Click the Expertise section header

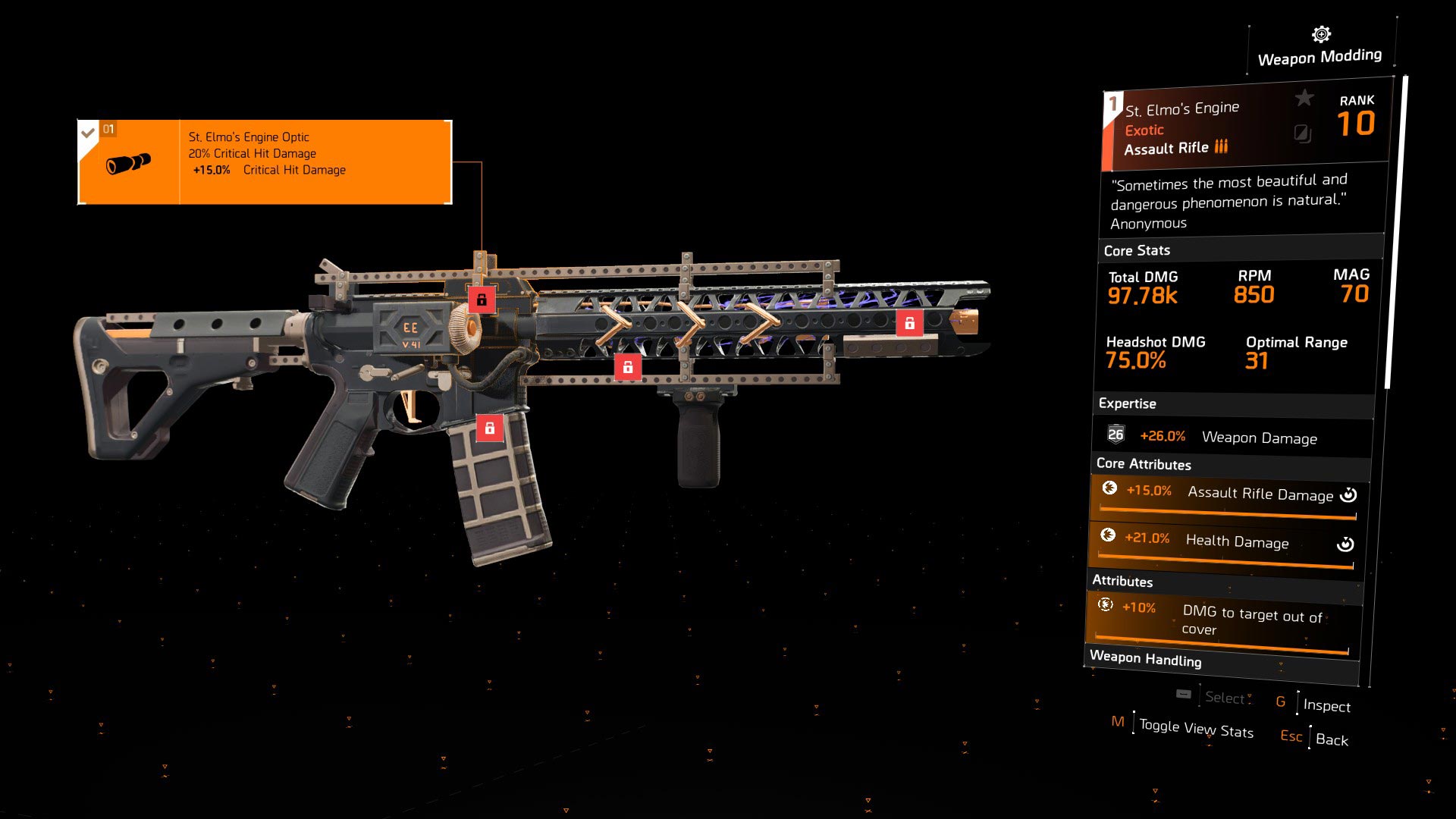[1128, 403]
